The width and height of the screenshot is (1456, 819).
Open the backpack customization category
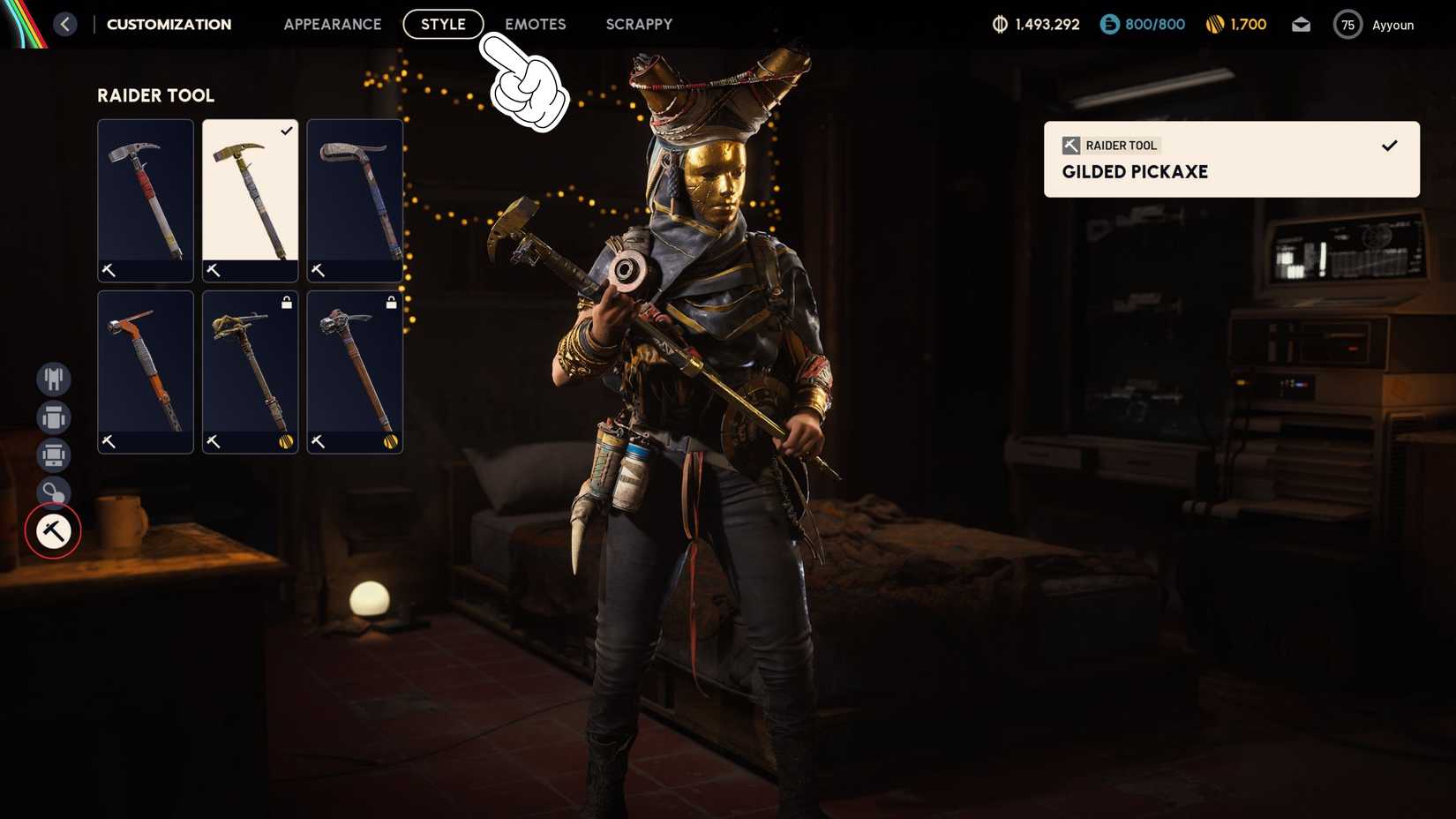coord(53,417)
